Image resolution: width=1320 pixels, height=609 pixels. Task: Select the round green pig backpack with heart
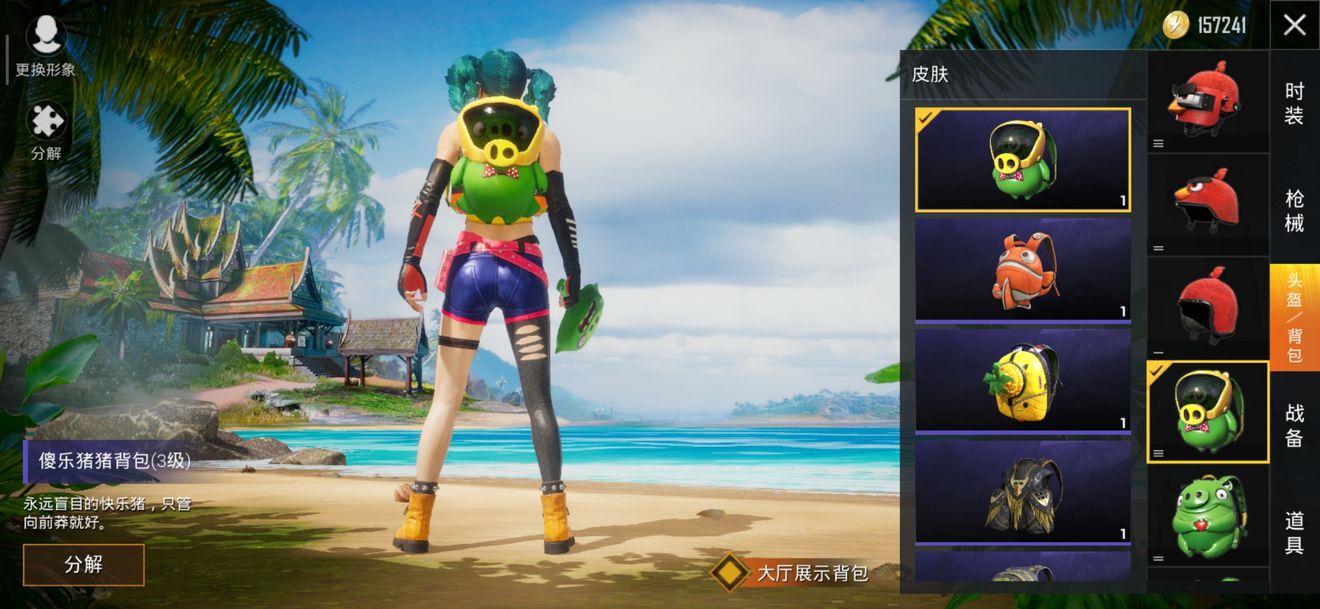click(x=1207, y=515)
